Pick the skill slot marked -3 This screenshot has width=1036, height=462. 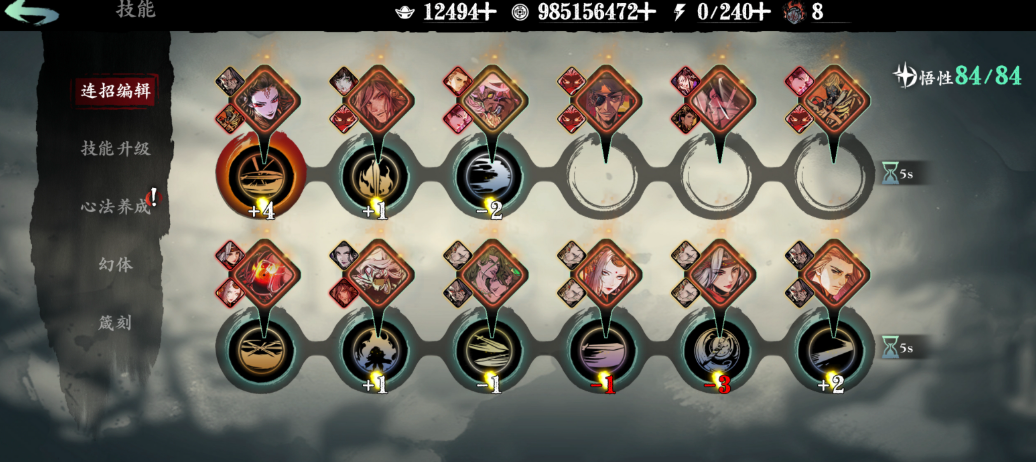click(718, 349)
